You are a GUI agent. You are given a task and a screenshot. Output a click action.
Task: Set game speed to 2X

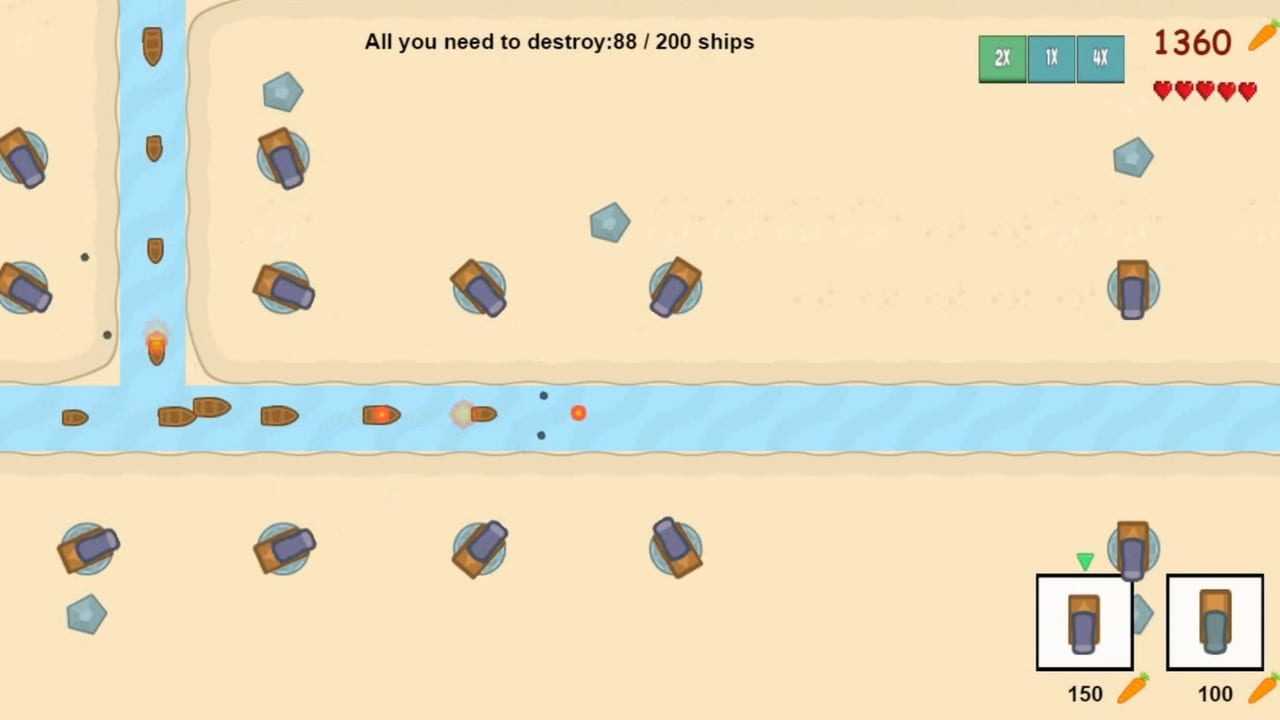(x=1002, y=59)
